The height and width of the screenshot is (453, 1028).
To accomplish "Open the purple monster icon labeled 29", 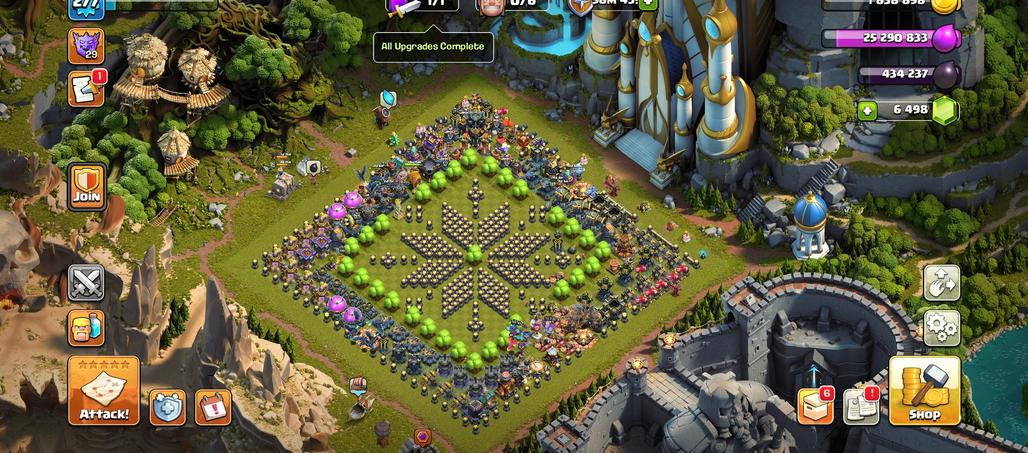I will (86, 45).
